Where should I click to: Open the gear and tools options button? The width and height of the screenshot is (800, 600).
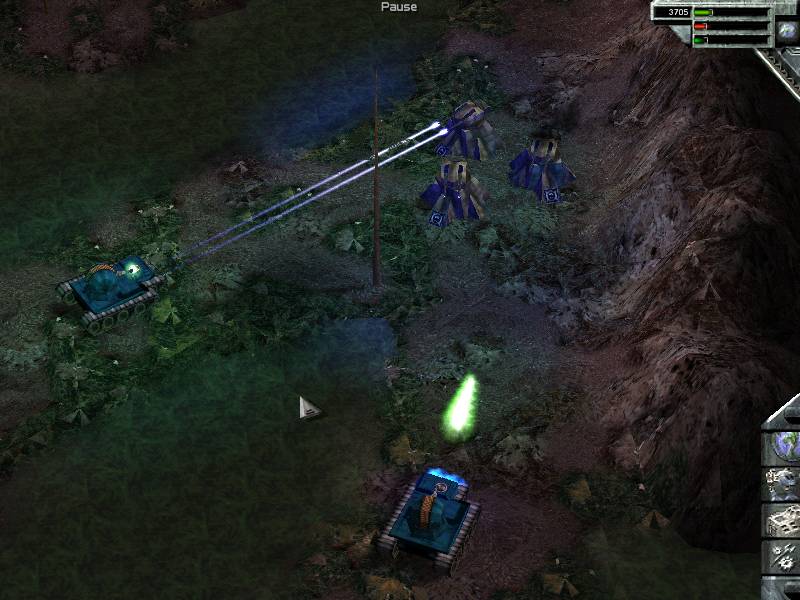[x=783, y=555]
